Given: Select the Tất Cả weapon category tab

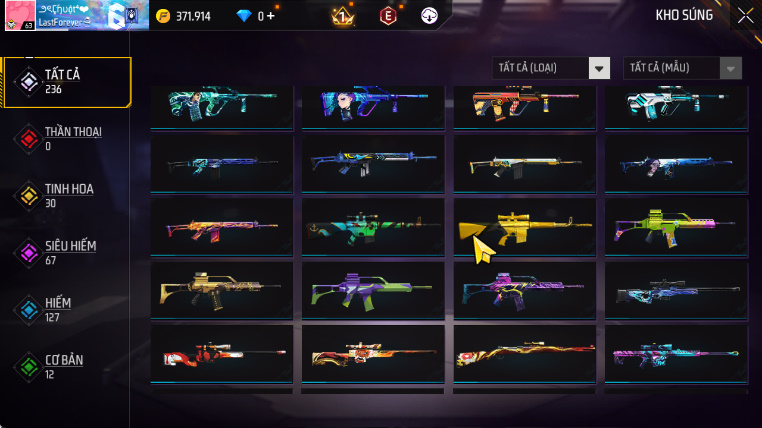Looking at the screenshot, I should [x=66, y=82].
